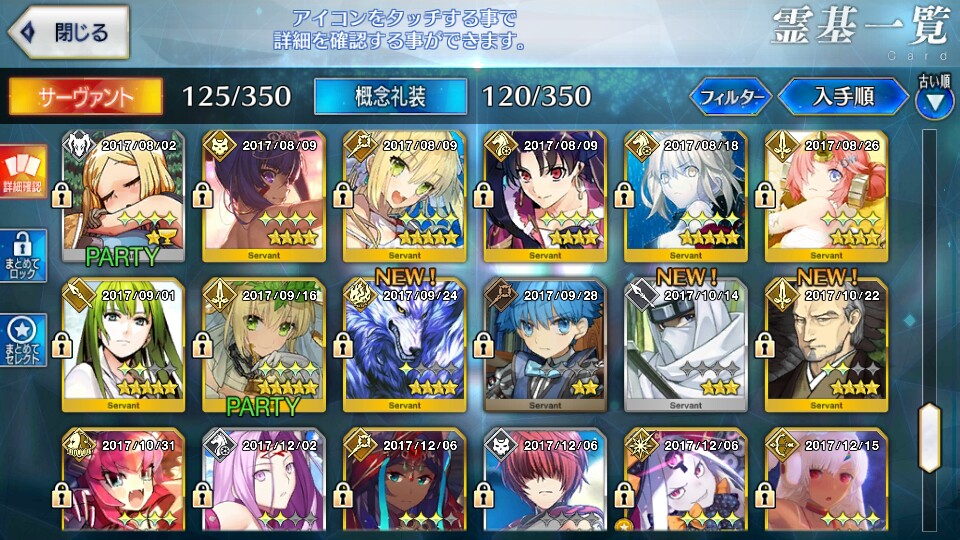The width and height of the screenshot is (960, 540).
Task: Toggle the ascending/descending sort arrow
Action: click(934, 100)
